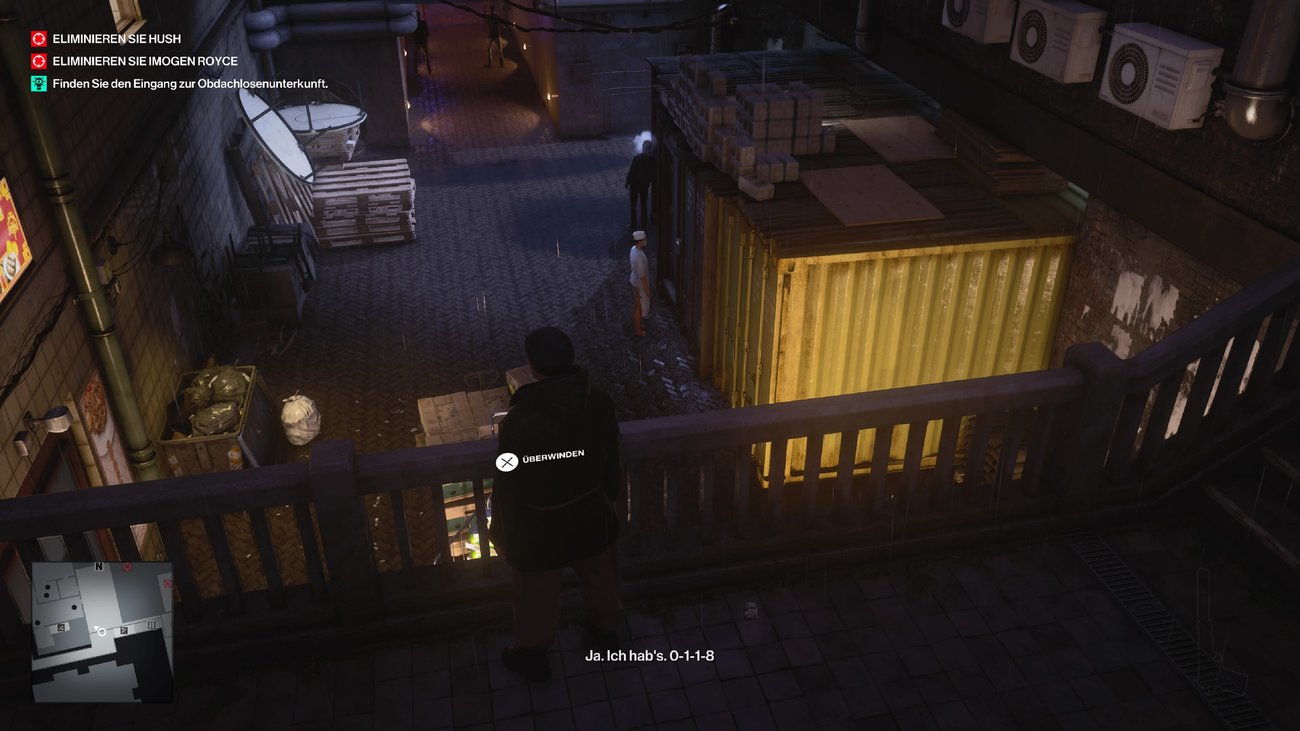Click the N compass marker on the minimap
Screen dimensions: 1300x731
99,566
